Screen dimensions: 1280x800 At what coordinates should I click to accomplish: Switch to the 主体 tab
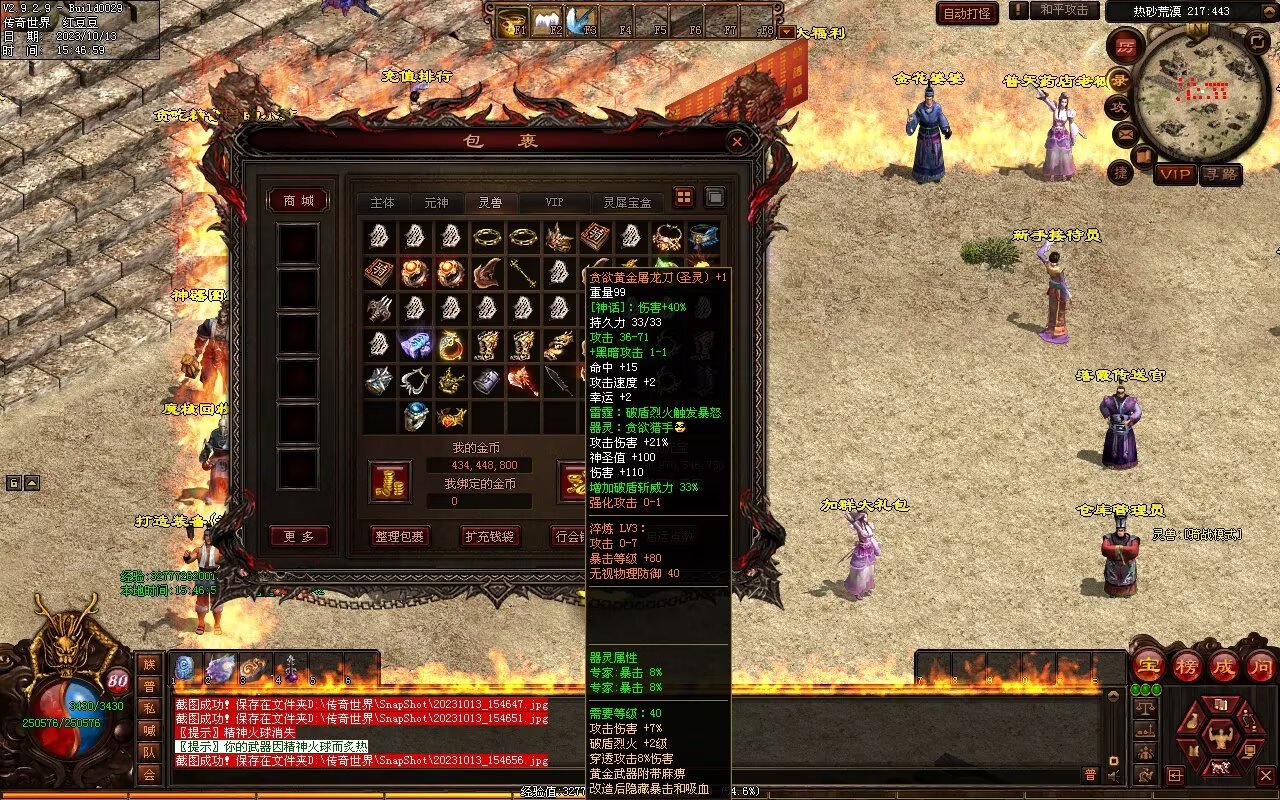click(x=382, y=203)
